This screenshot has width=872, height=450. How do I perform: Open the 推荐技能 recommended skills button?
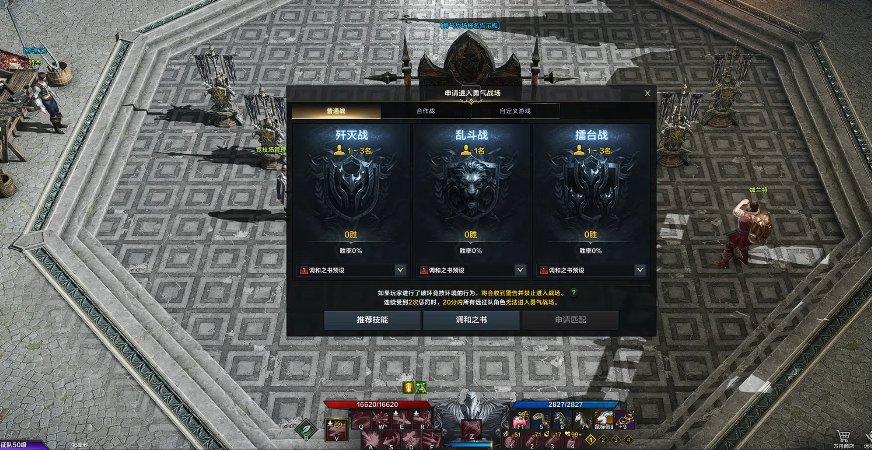(371, 320)
